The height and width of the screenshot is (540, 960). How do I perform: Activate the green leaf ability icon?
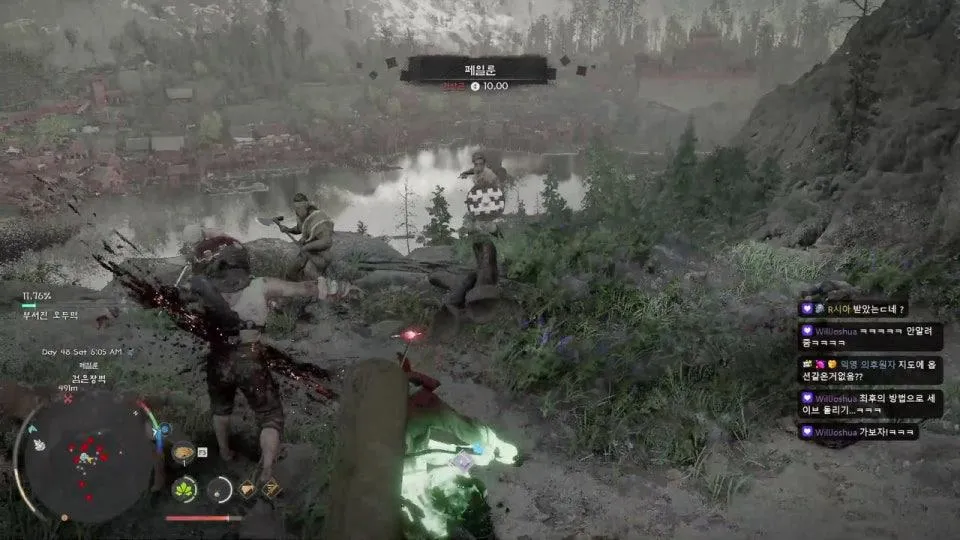pos(184,489)
